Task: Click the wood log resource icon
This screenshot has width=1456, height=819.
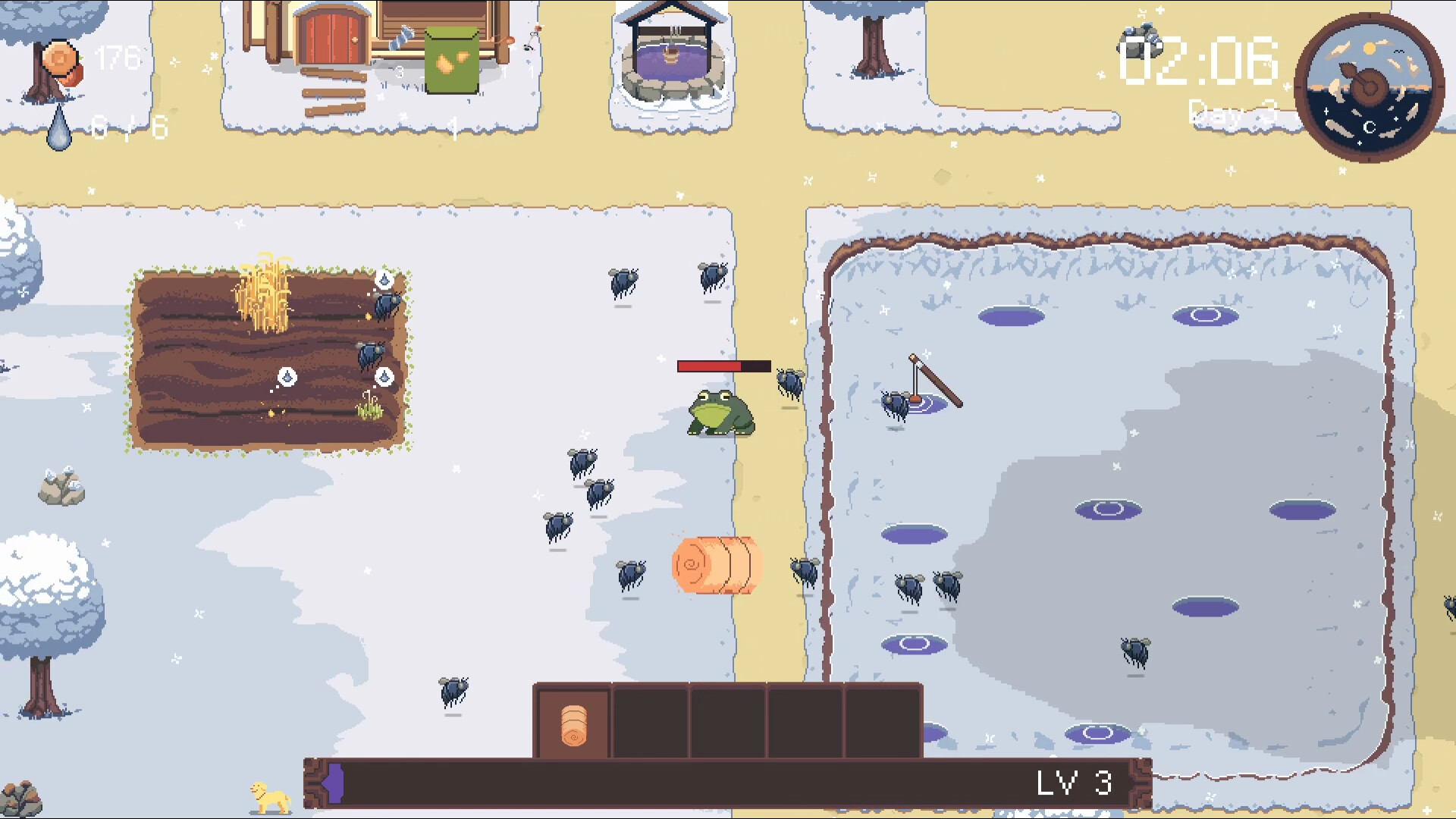Action: 59,61
